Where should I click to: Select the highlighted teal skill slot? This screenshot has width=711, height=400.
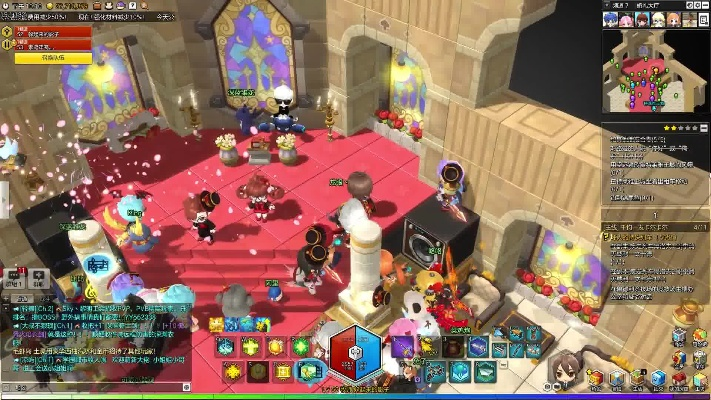(309, 372)
